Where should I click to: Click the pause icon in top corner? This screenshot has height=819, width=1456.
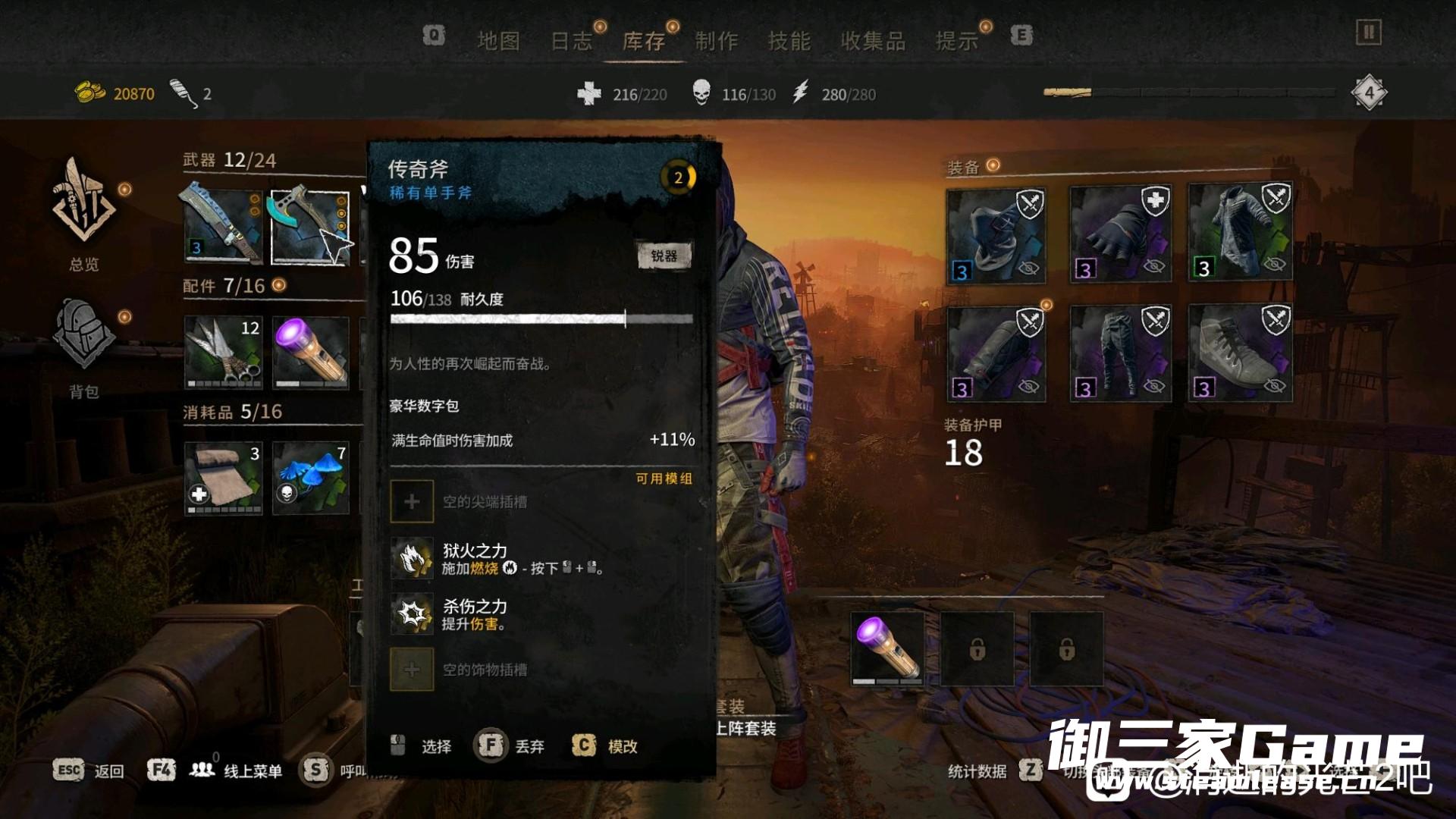(x=1369, y=33)
